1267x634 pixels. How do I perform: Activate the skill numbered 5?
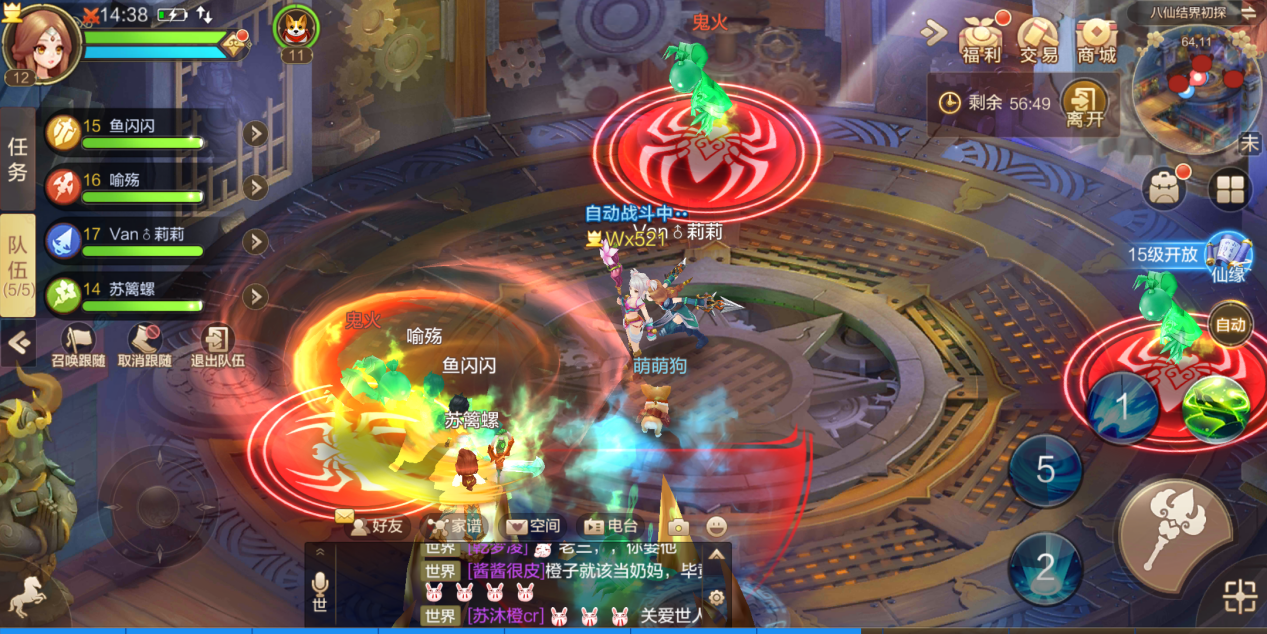[1045, 470]
